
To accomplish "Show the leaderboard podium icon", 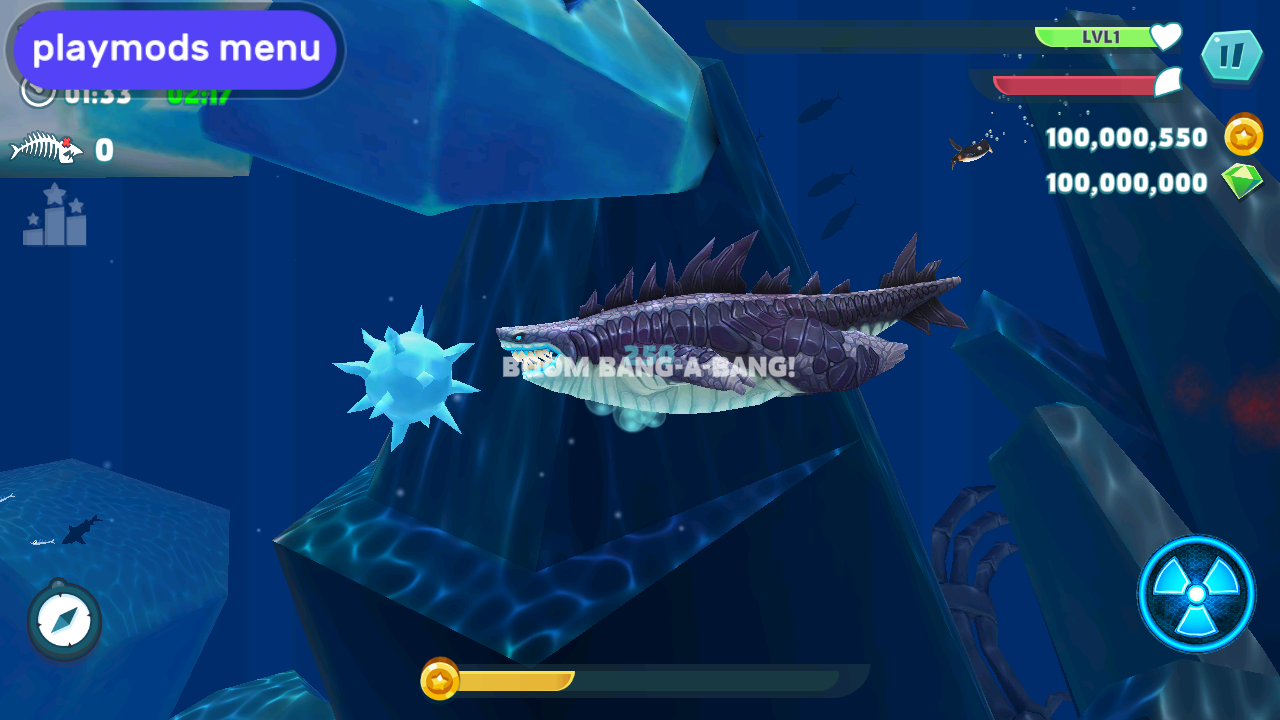I will (x=55, y=215).
